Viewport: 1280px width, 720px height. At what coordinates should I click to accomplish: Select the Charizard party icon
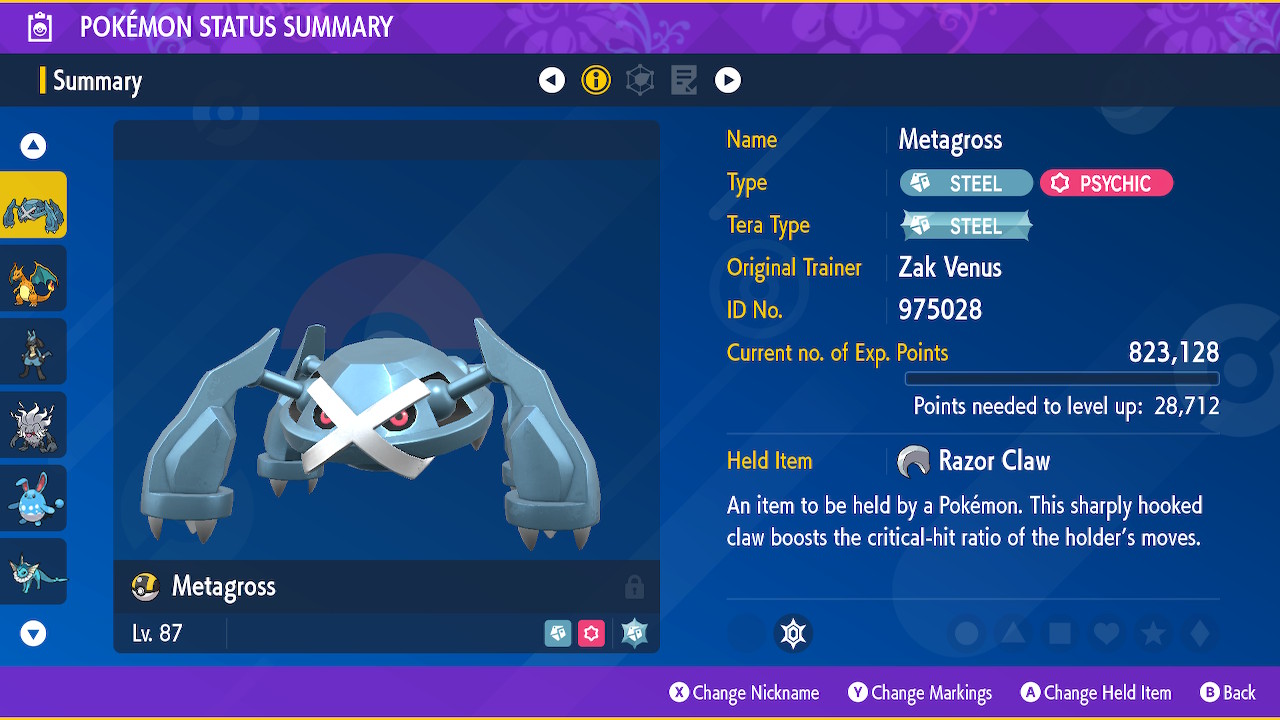[x=33, y=277]
